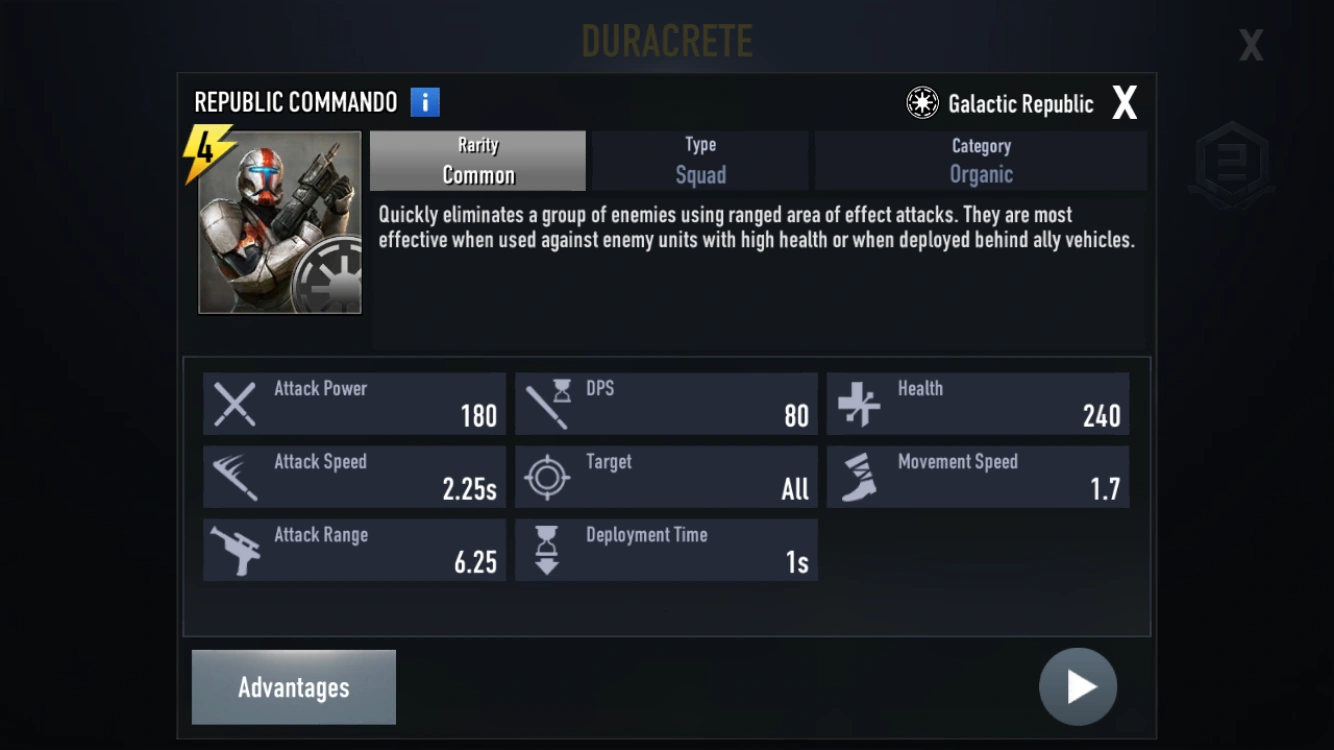The height and width of the screenshot is (750, 1334).
Task: Select the DPS hourglass-blade stat icon
Action: click(x=546, y=403)
